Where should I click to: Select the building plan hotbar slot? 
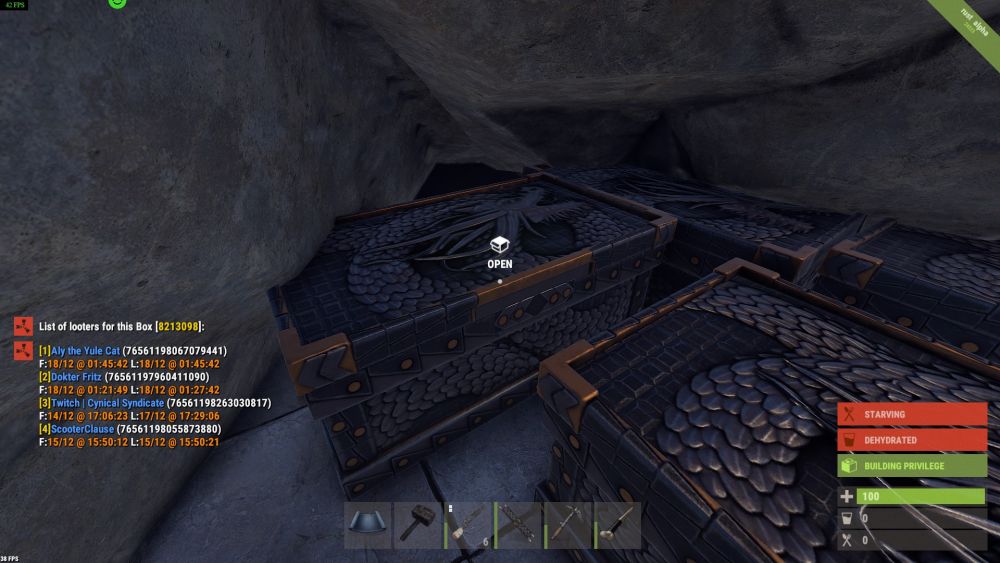click(368, 525)
